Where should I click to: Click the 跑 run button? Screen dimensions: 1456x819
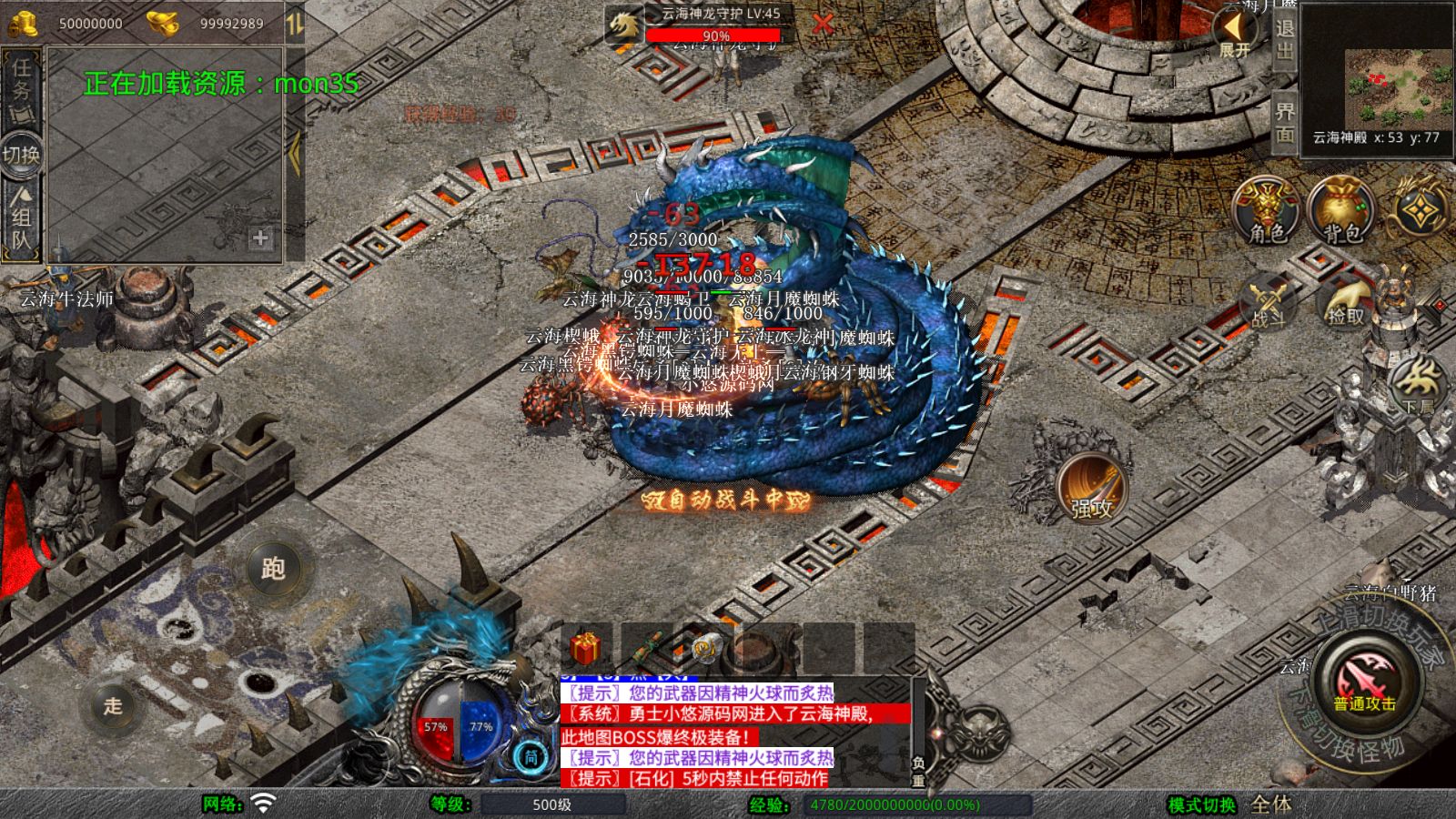point(273,569)
